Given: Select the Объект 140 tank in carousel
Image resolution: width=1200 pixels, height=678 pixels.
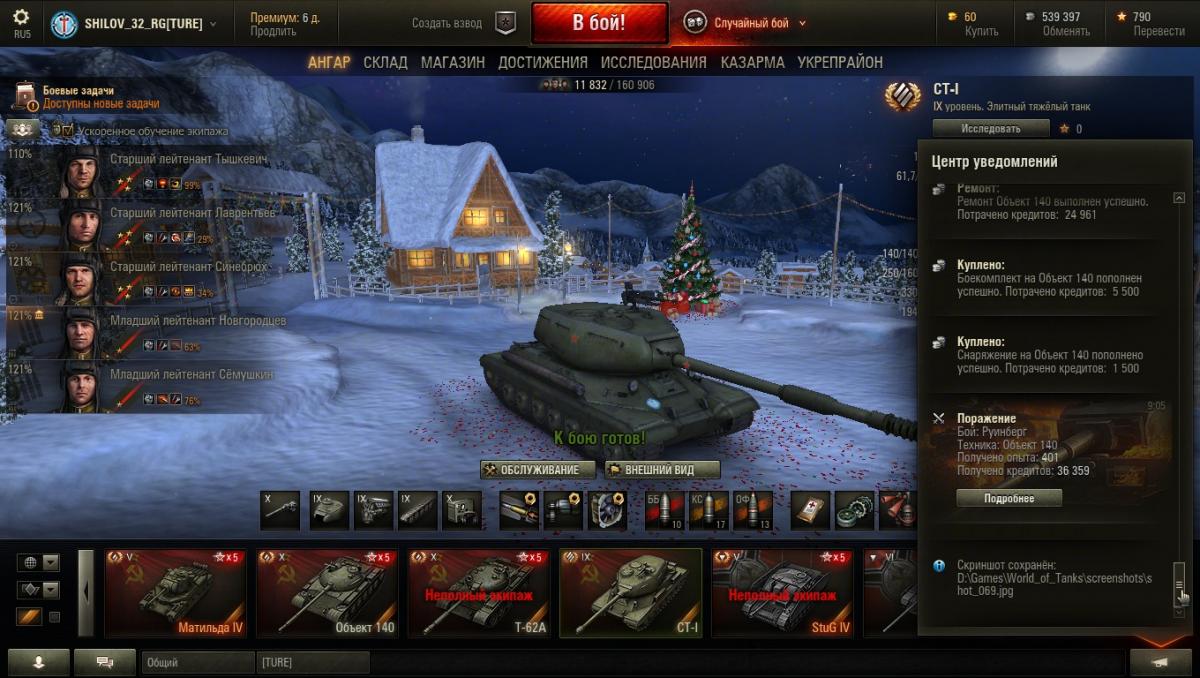Looking at the screenshot, I should click(x=327, y=592).
